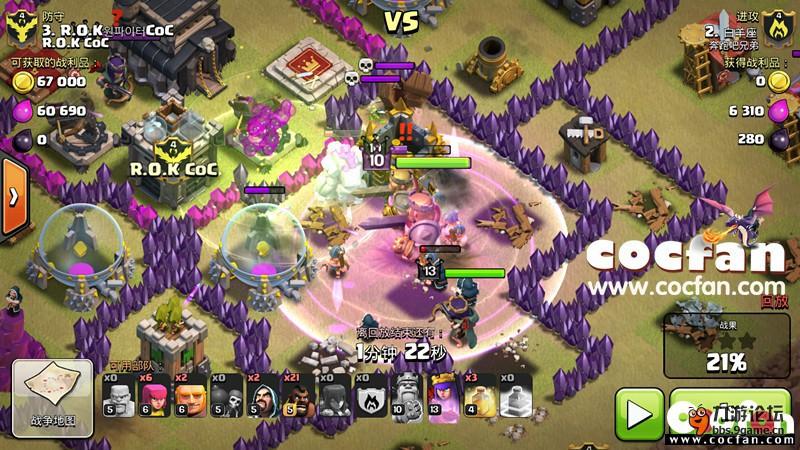
Task: Select the Golem troop slot
Action: click(x=118, y=396)
